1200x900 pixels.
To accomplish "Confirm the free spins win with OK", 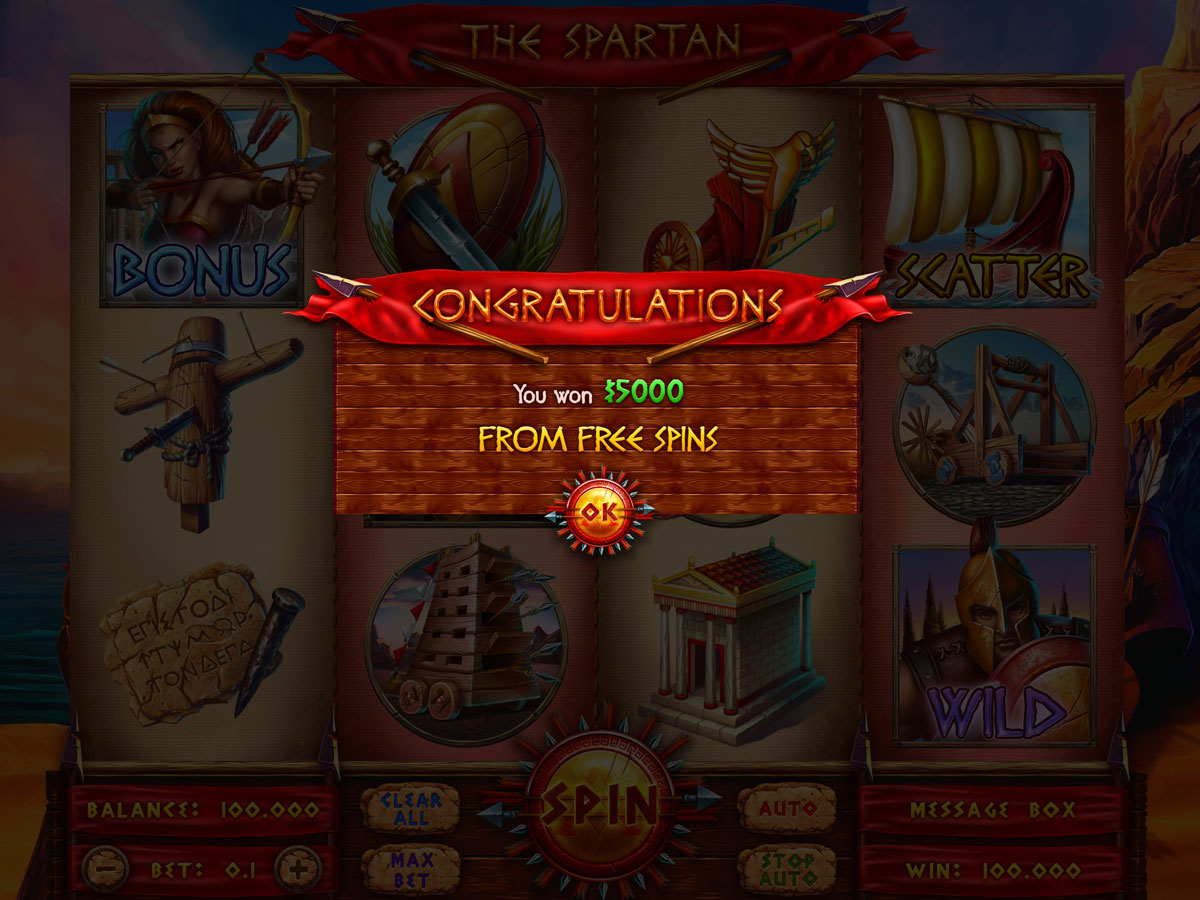I will coord(599,512).
